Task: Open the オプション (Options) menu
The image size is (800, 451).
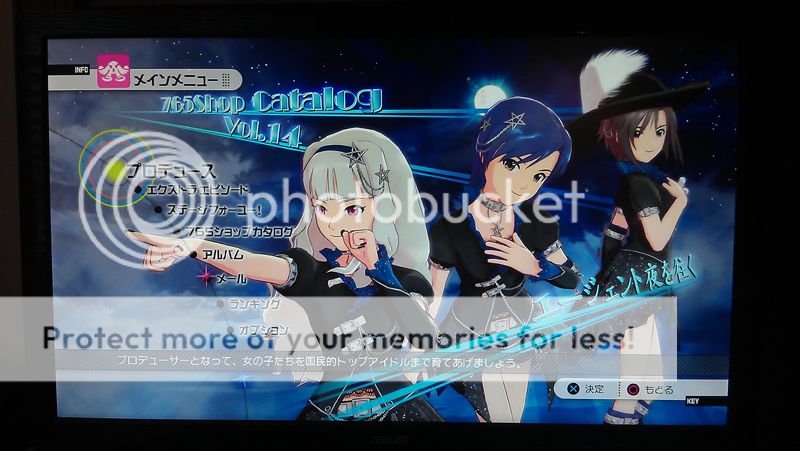Action: click(x=264, y=329)
